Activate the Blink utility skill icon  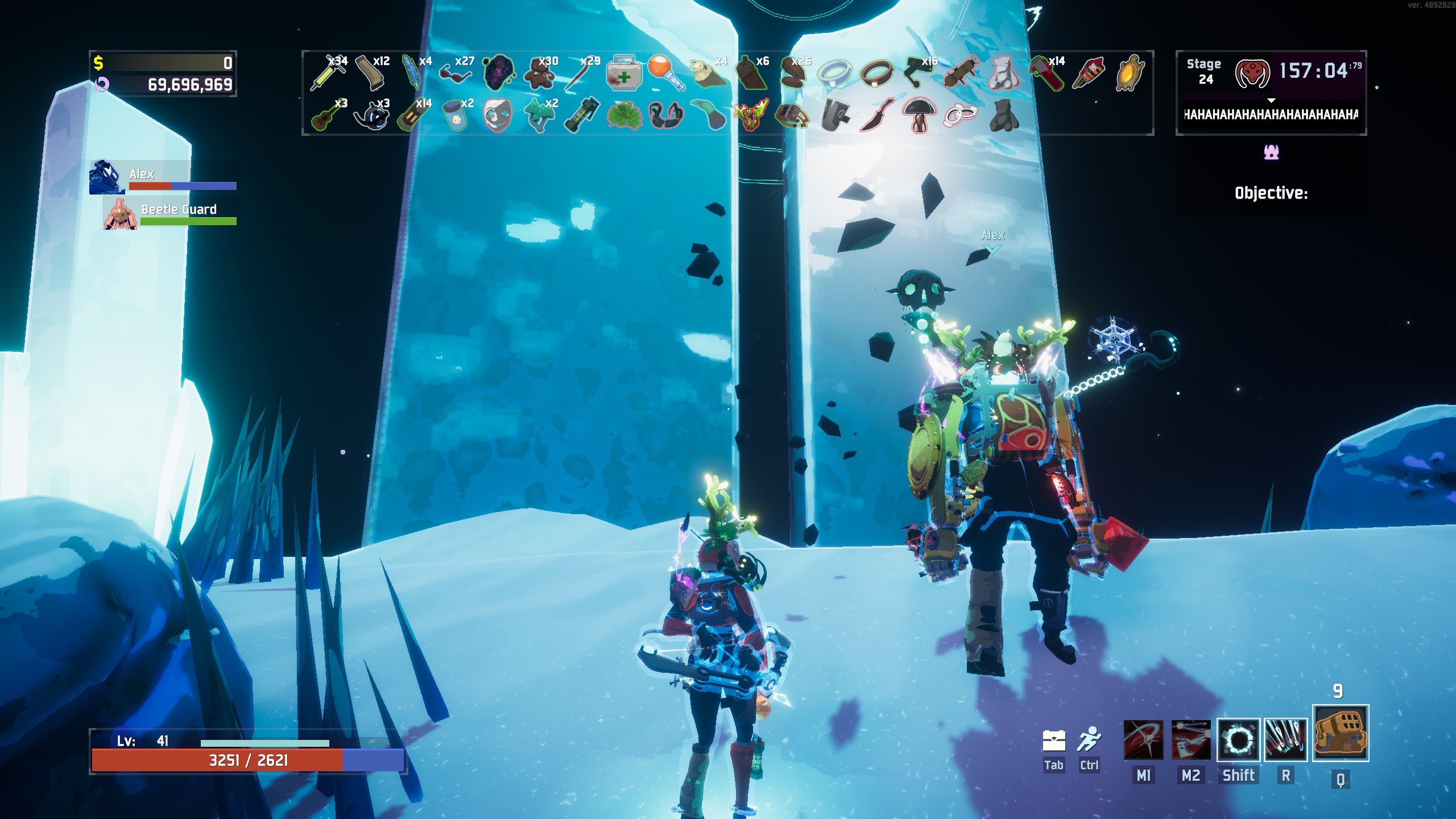(1238, 740)
